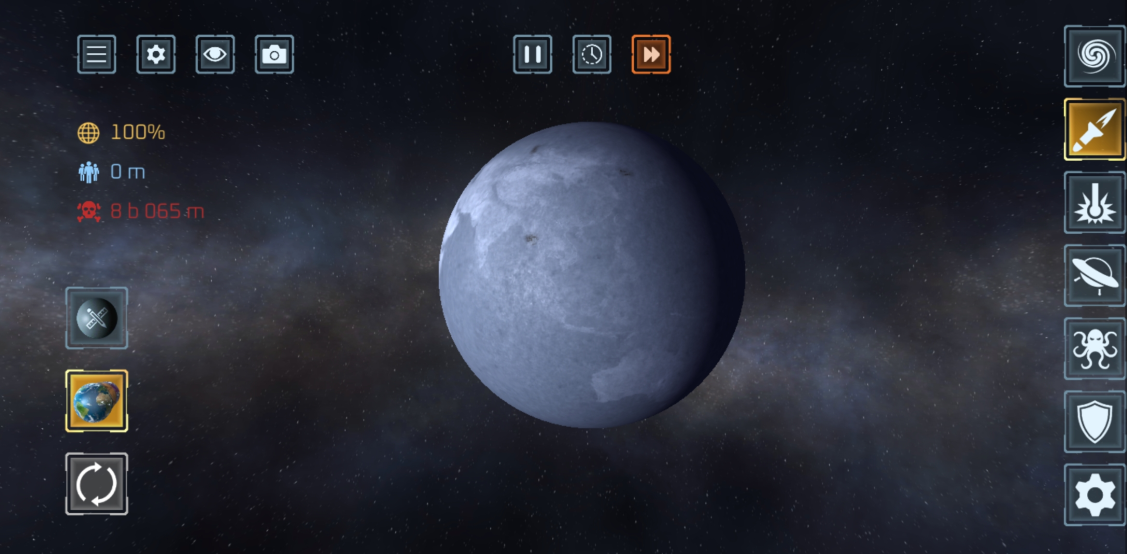Toggle the orange fast-forward button
1127x554 pixels.
tap(651, 55)
